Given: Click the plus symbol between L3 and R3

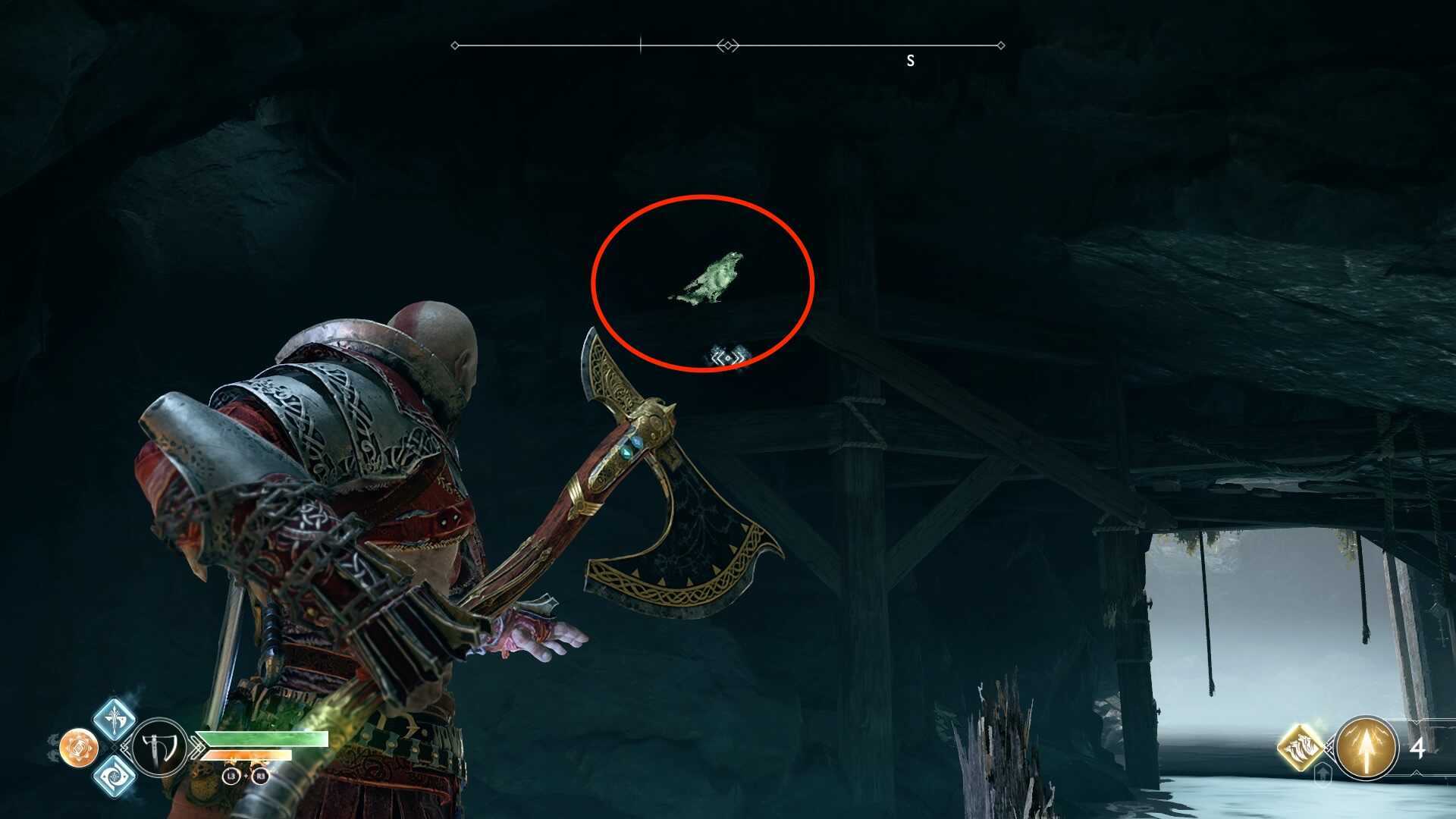Looking at the screenshot, I should pos(246,776).
